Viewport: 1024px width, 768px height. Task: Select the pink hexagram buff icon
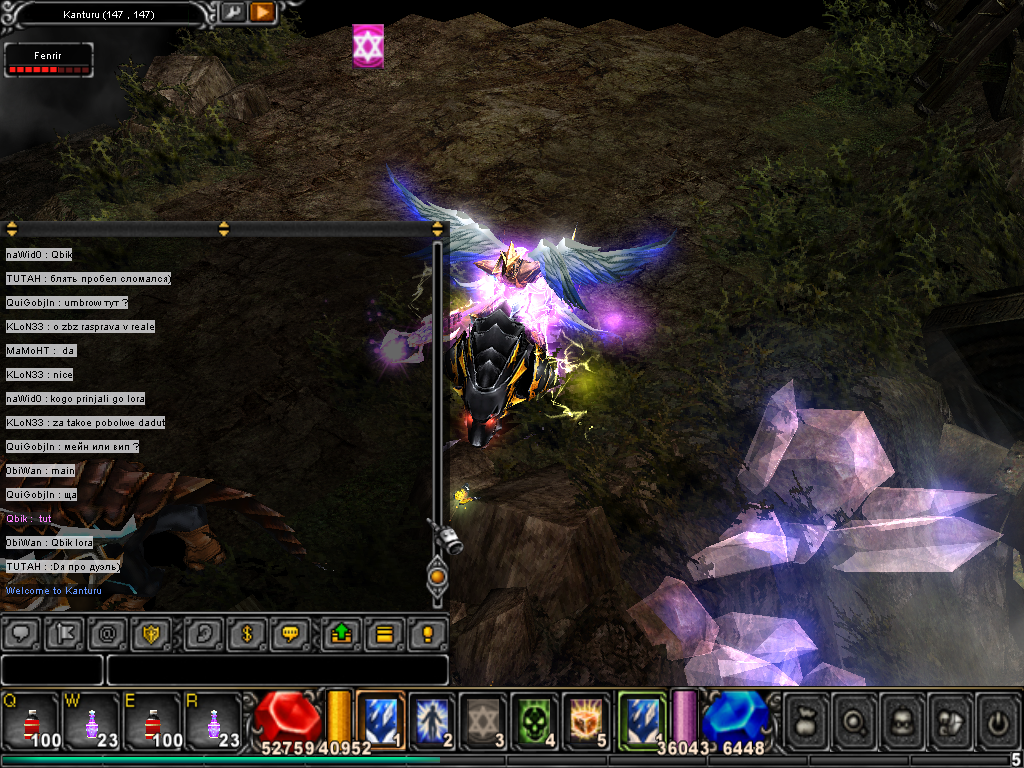click(x=368, y=47)
